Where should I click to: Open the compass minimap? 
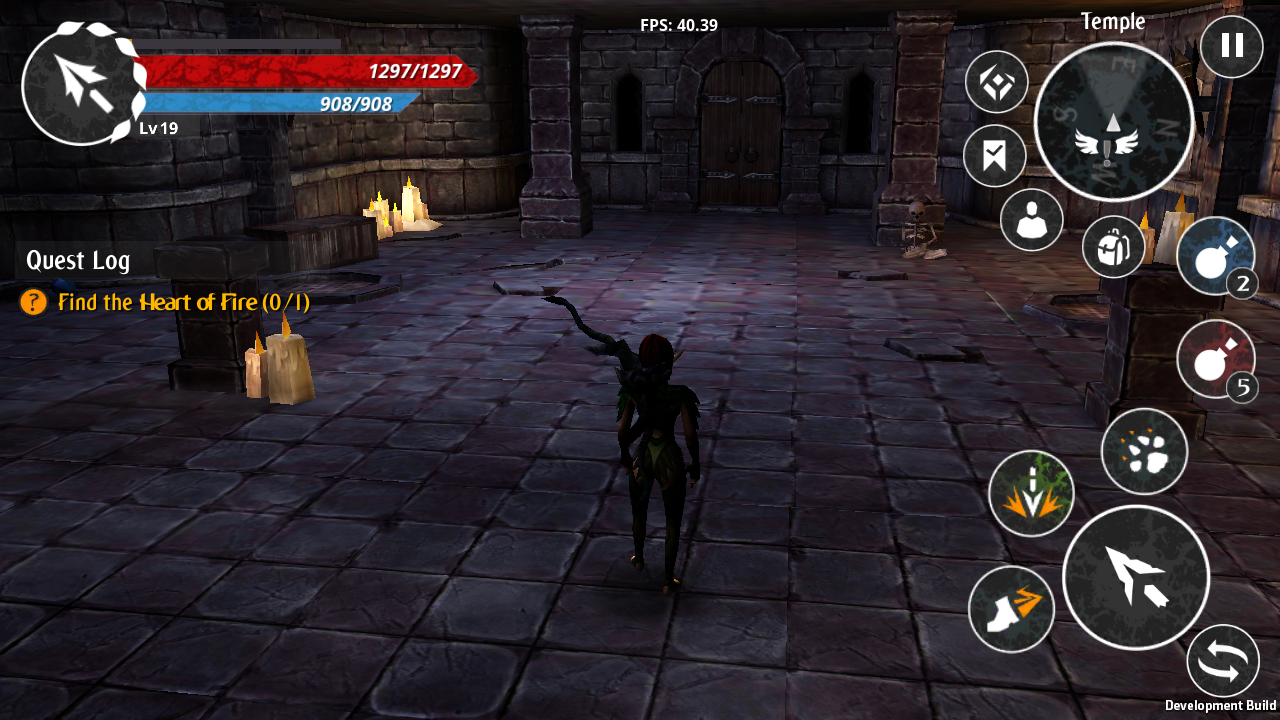tap(1113, 122)
